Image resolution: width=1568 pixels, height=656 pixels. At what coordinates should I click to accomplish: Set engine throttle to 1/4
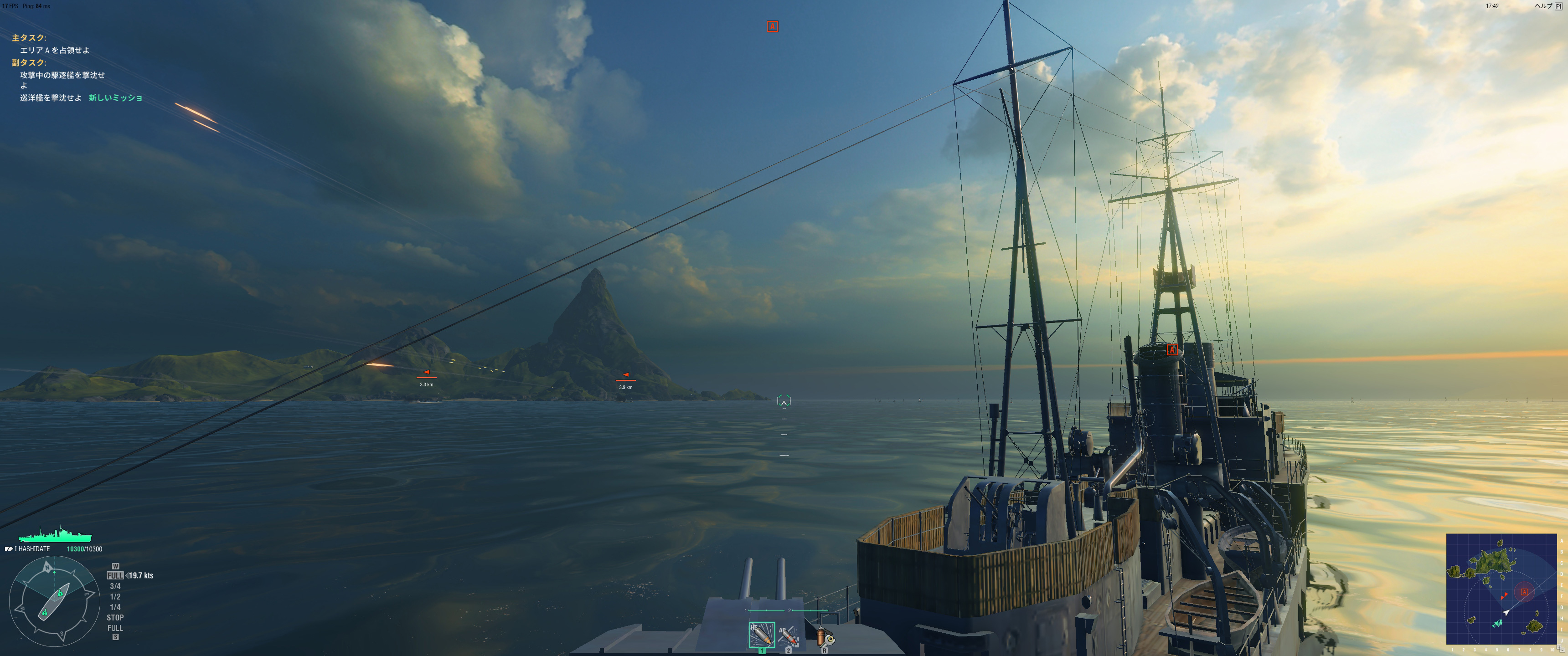115,607
